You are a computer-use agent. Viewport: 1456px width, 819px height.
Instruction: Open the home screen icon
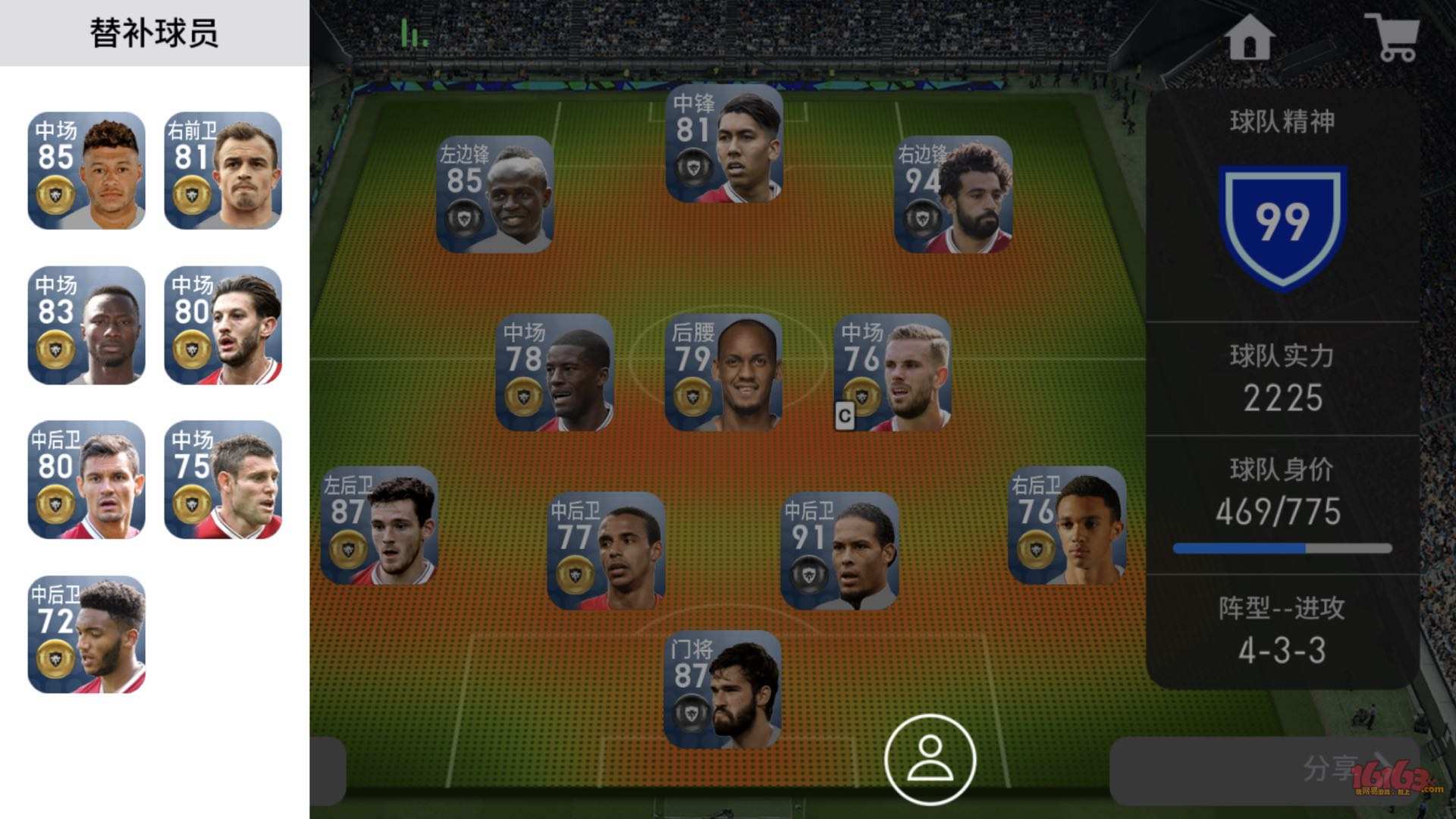pyautogui.click(x=1249, y=37)
